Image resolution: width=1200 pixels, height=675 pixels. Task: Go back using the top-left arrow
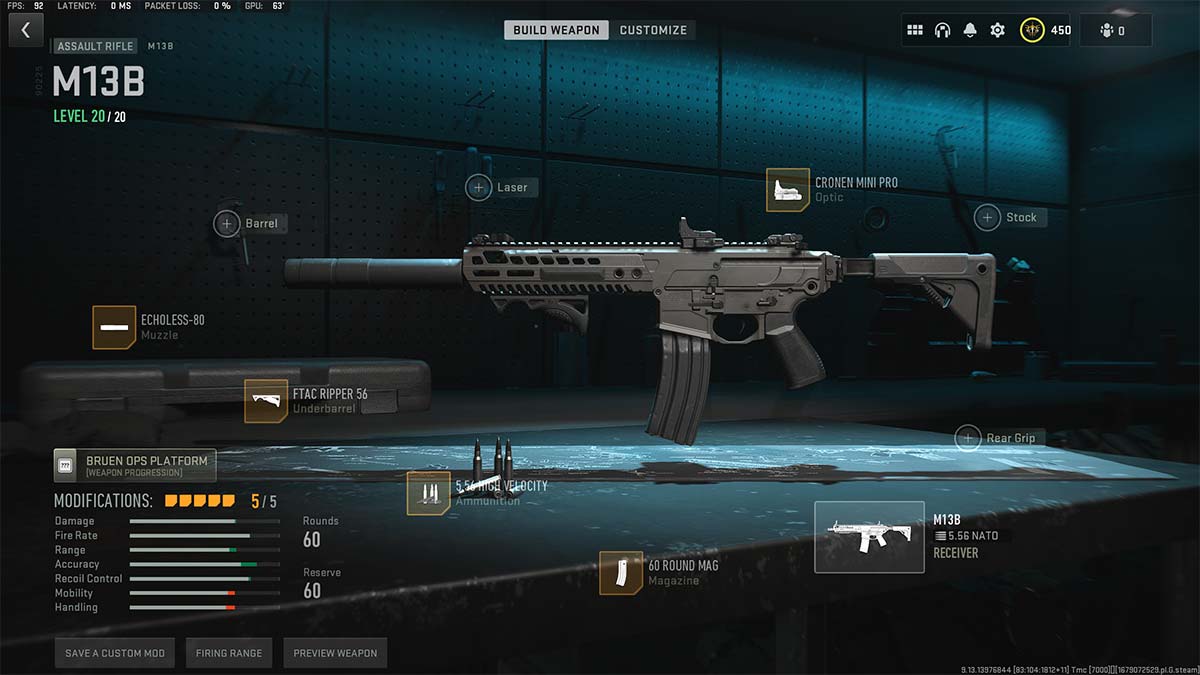pos(26,30)
